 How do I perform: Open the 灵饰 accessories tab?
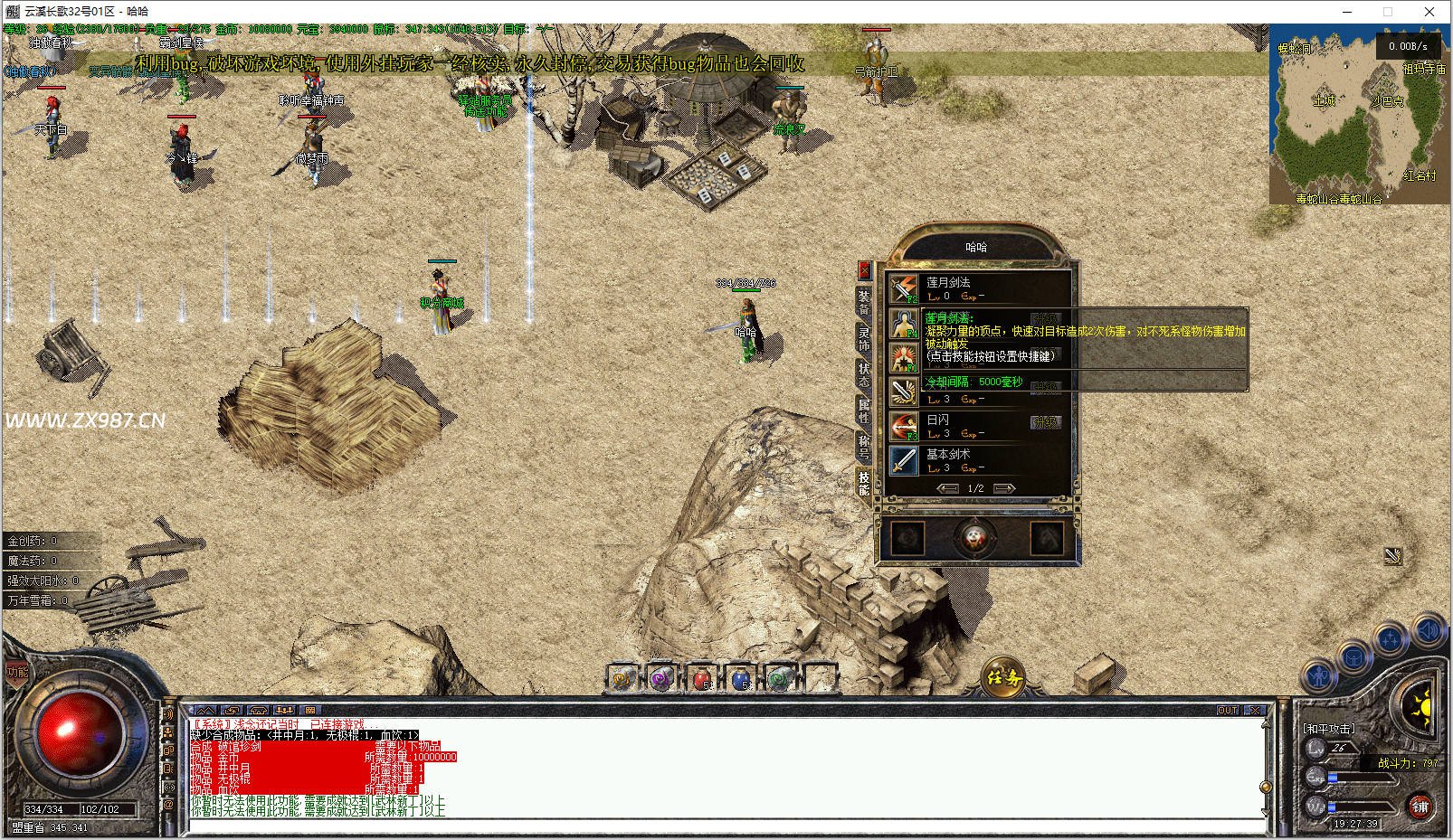pos(864,338)
